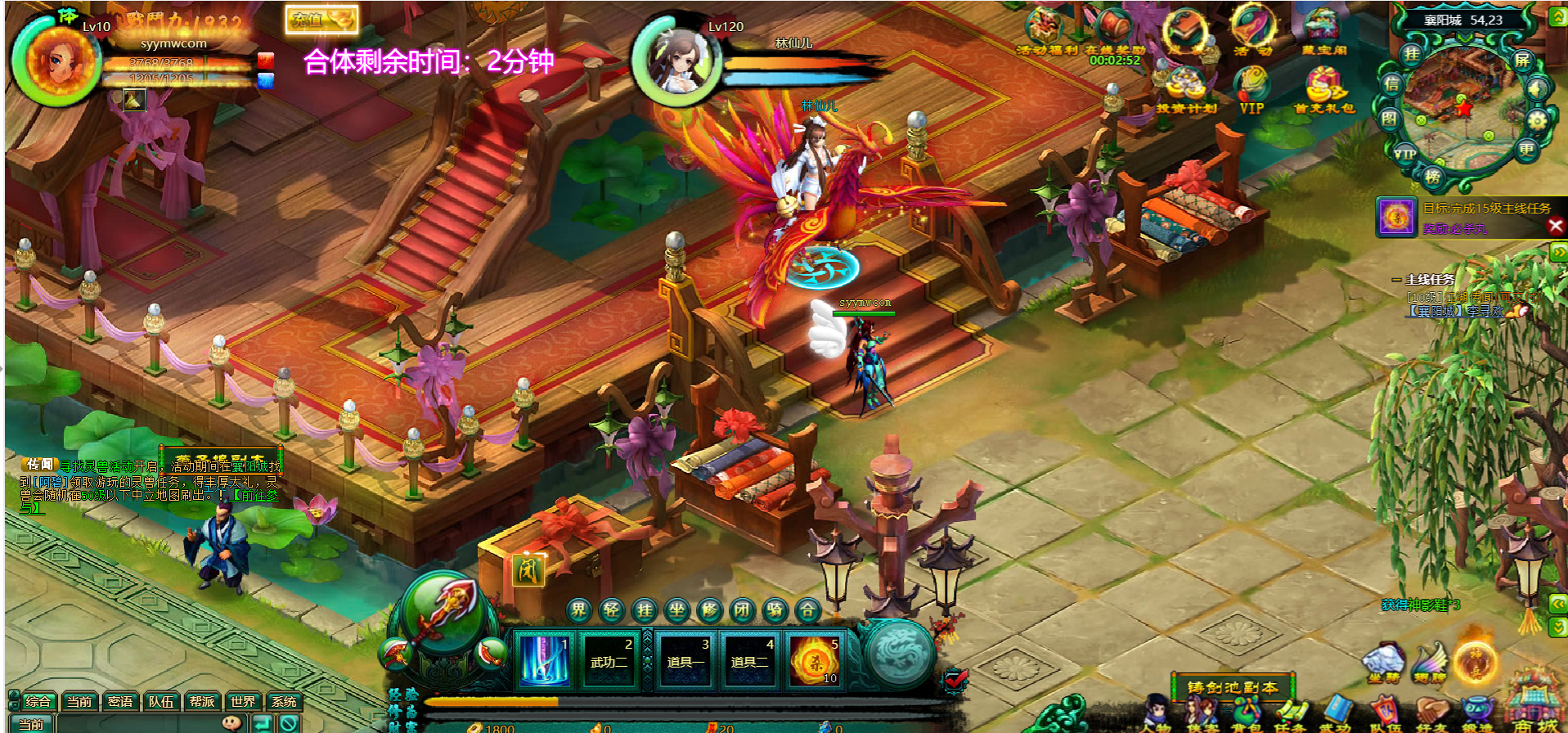Close the level 15 main quest goal banner
Screen dimensions: 1568x733
(1556, 226)
